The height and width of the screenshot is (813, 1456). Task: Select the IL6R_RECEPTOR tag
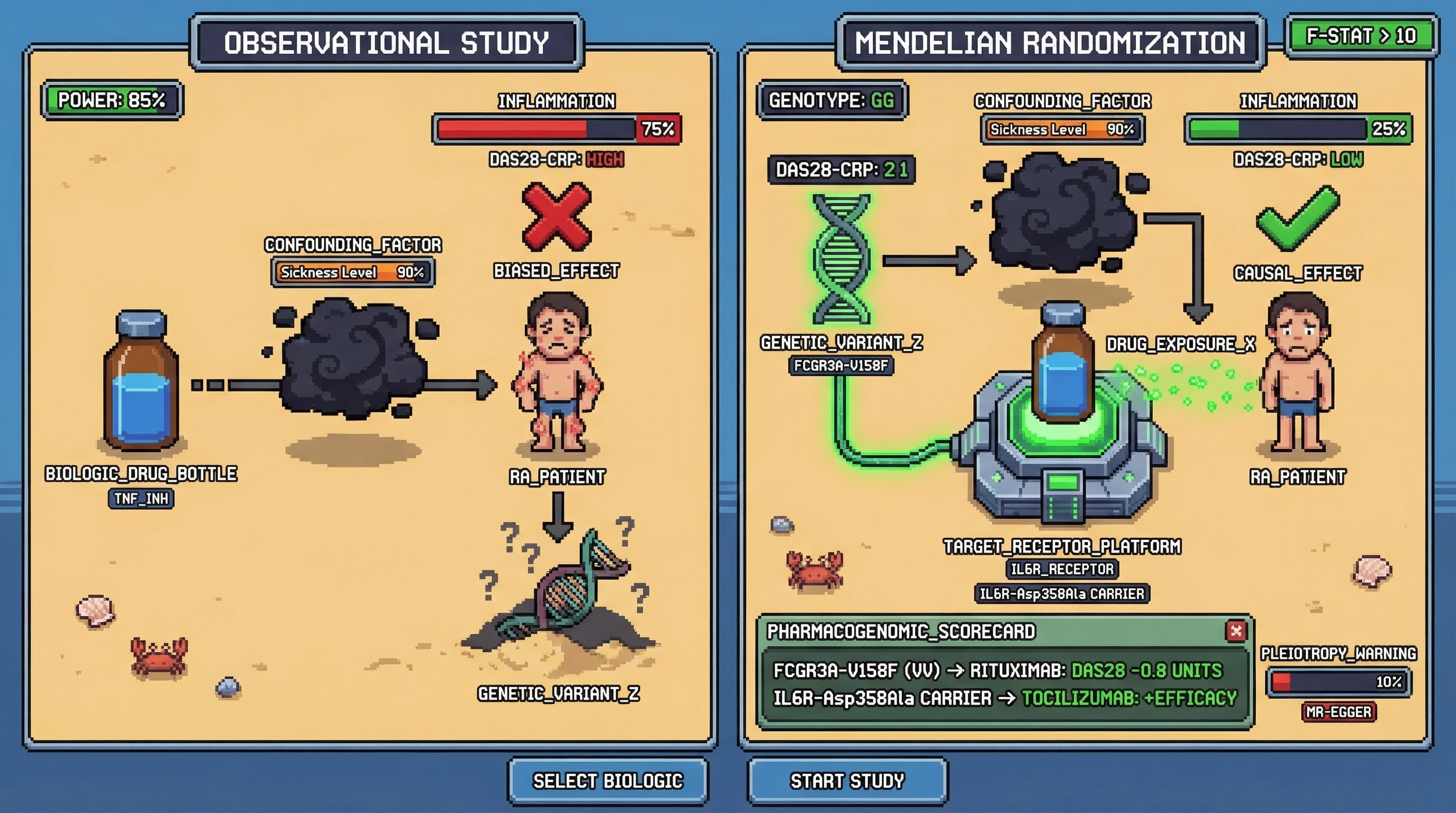(x=1062, y=569)
